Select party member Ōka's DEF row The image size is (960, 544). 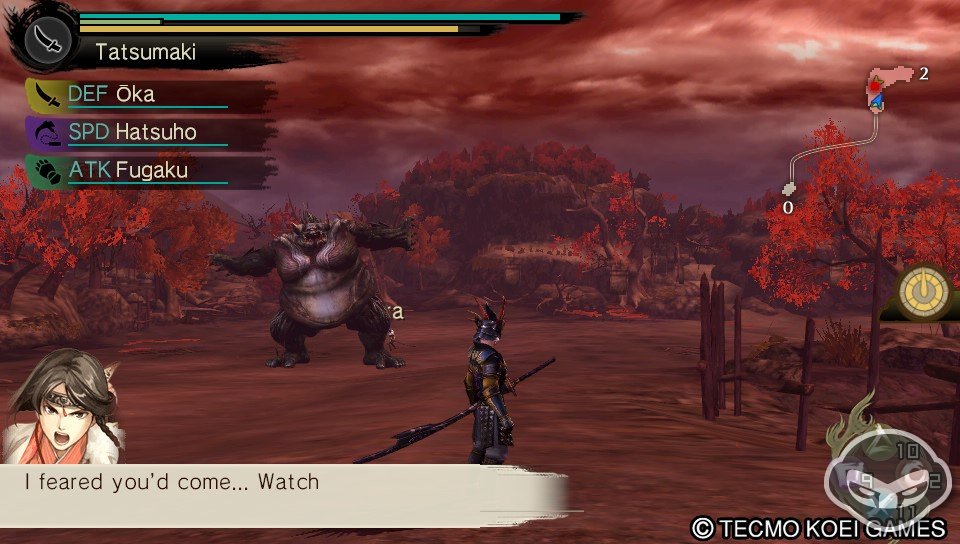tap(150, 96)
